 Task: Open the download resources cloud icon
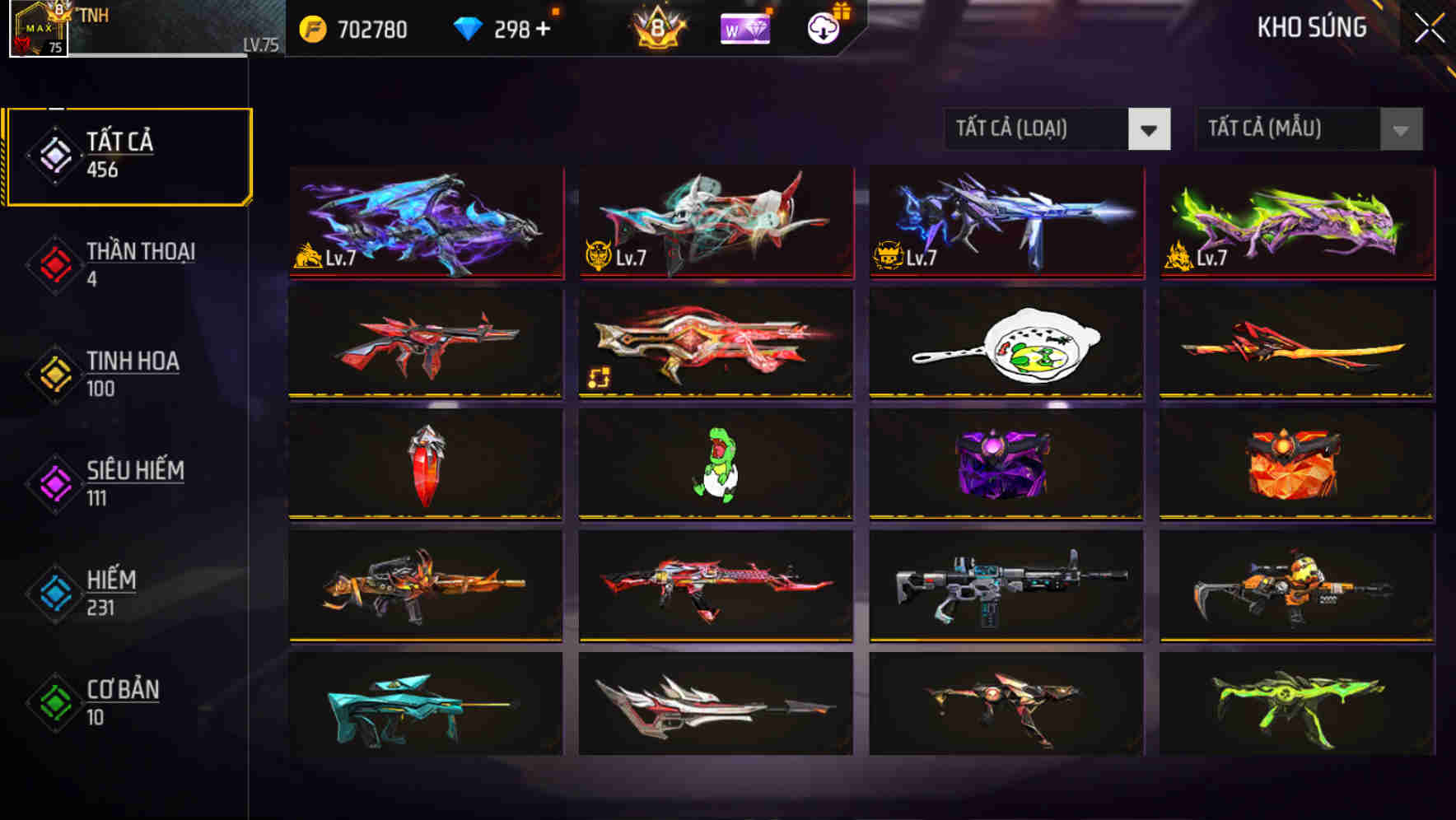[x=821, y=27]
